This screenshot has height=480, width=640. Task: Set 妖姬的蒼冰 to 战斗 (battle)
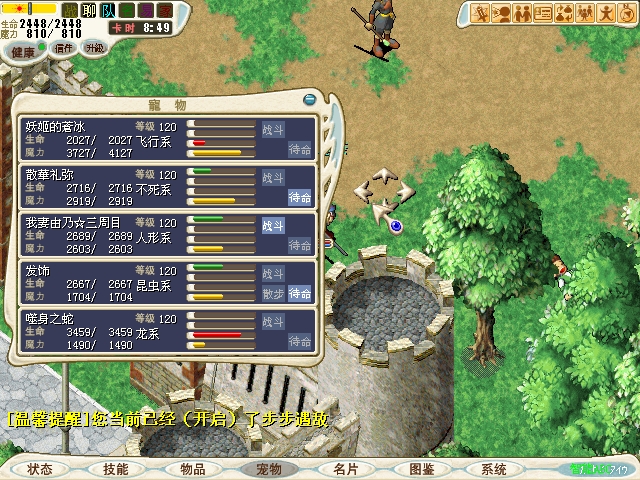(x=273, y=129)
